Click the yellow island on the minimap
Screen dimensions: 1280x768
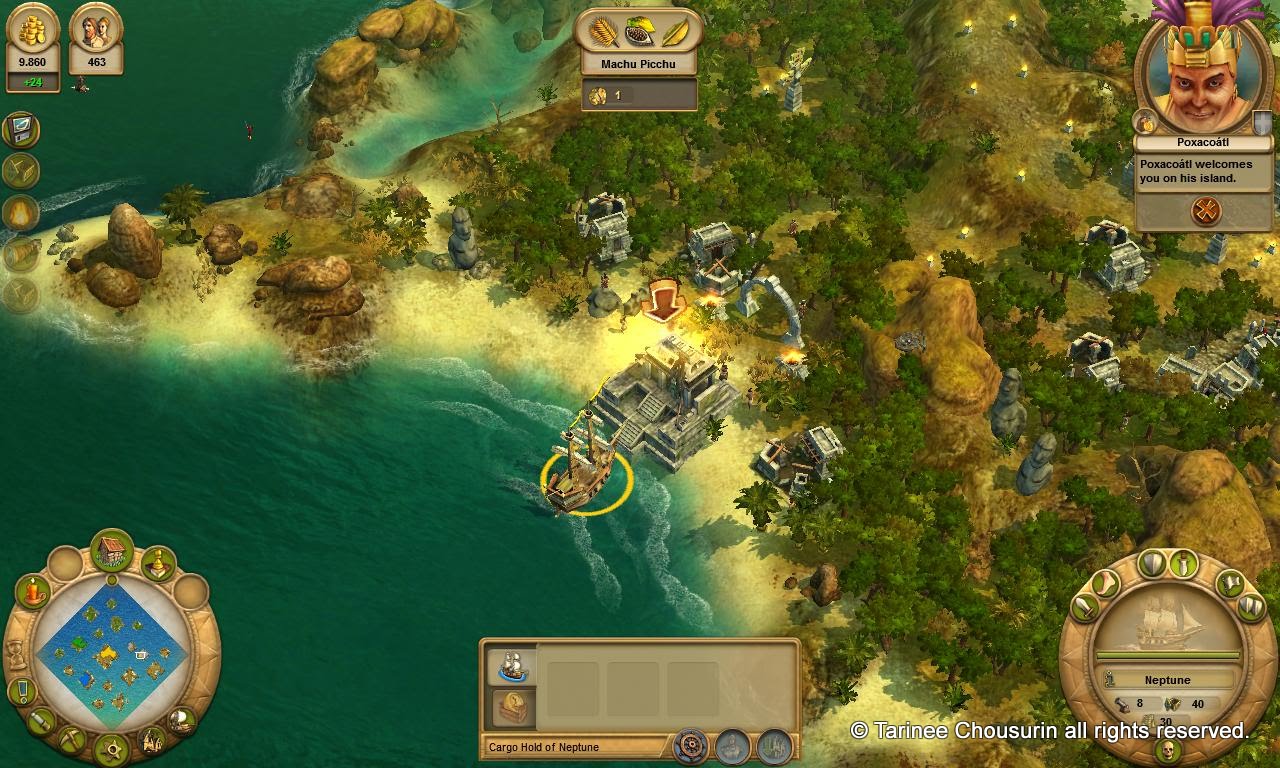tap(108, 652)
